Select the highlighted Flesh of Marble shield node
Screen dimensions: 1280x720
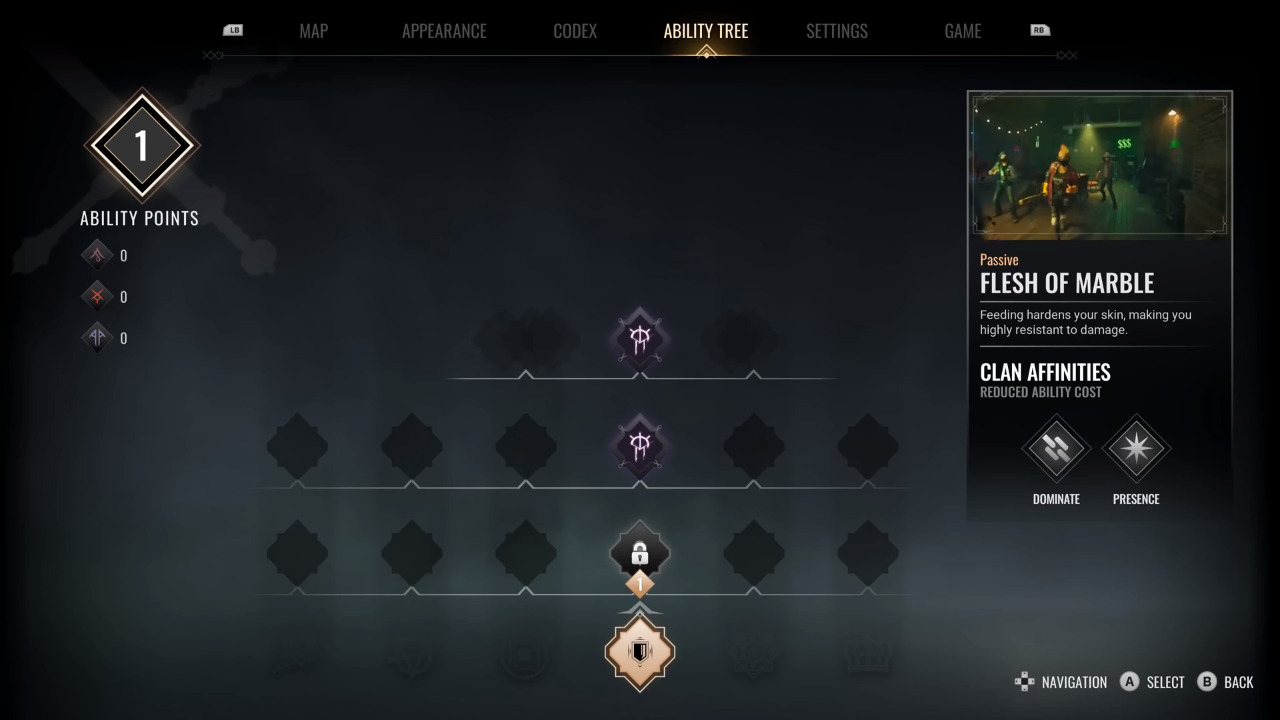tap(640, 652)
